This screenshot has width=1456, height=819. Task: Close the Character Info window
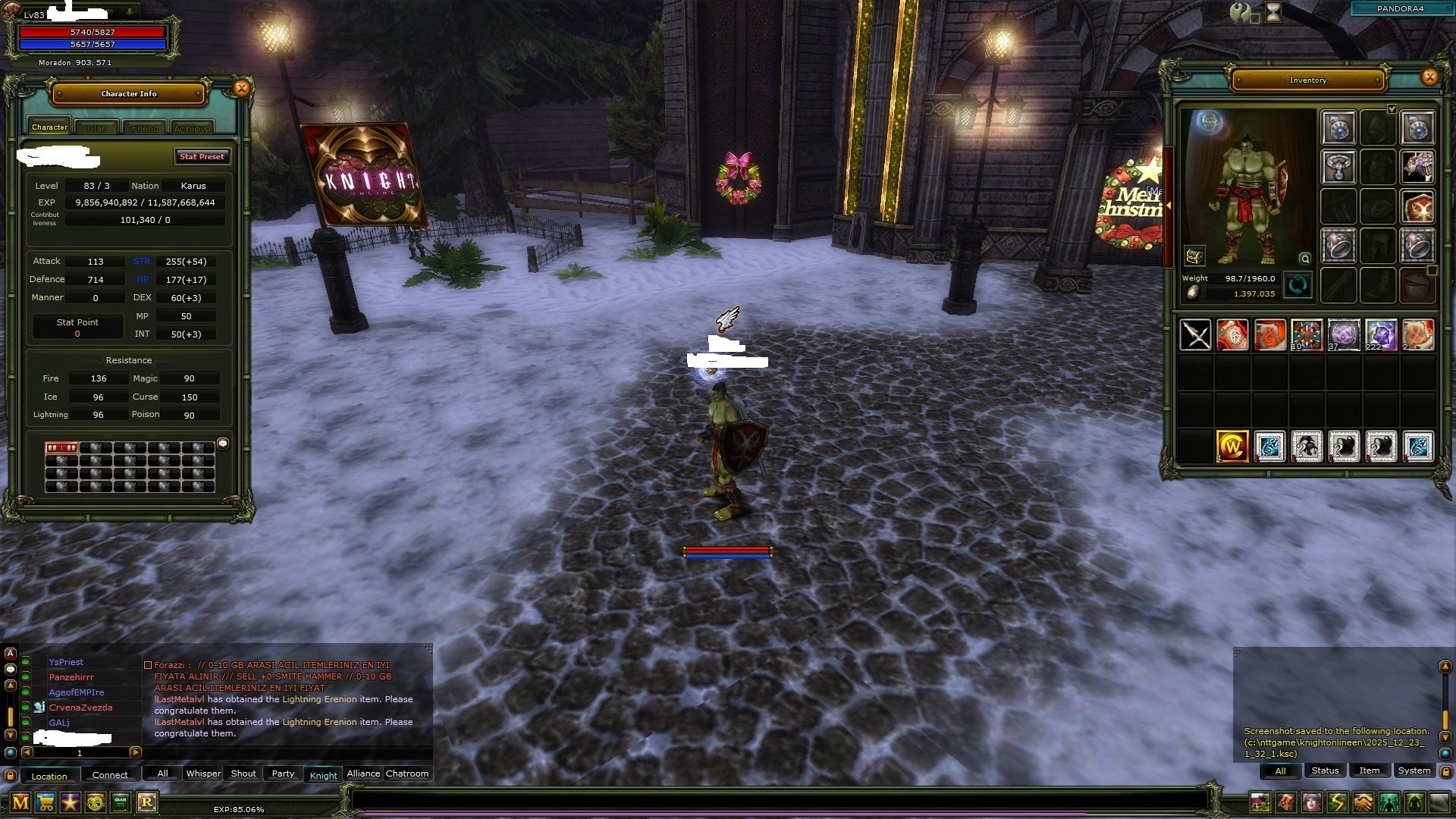241,88
